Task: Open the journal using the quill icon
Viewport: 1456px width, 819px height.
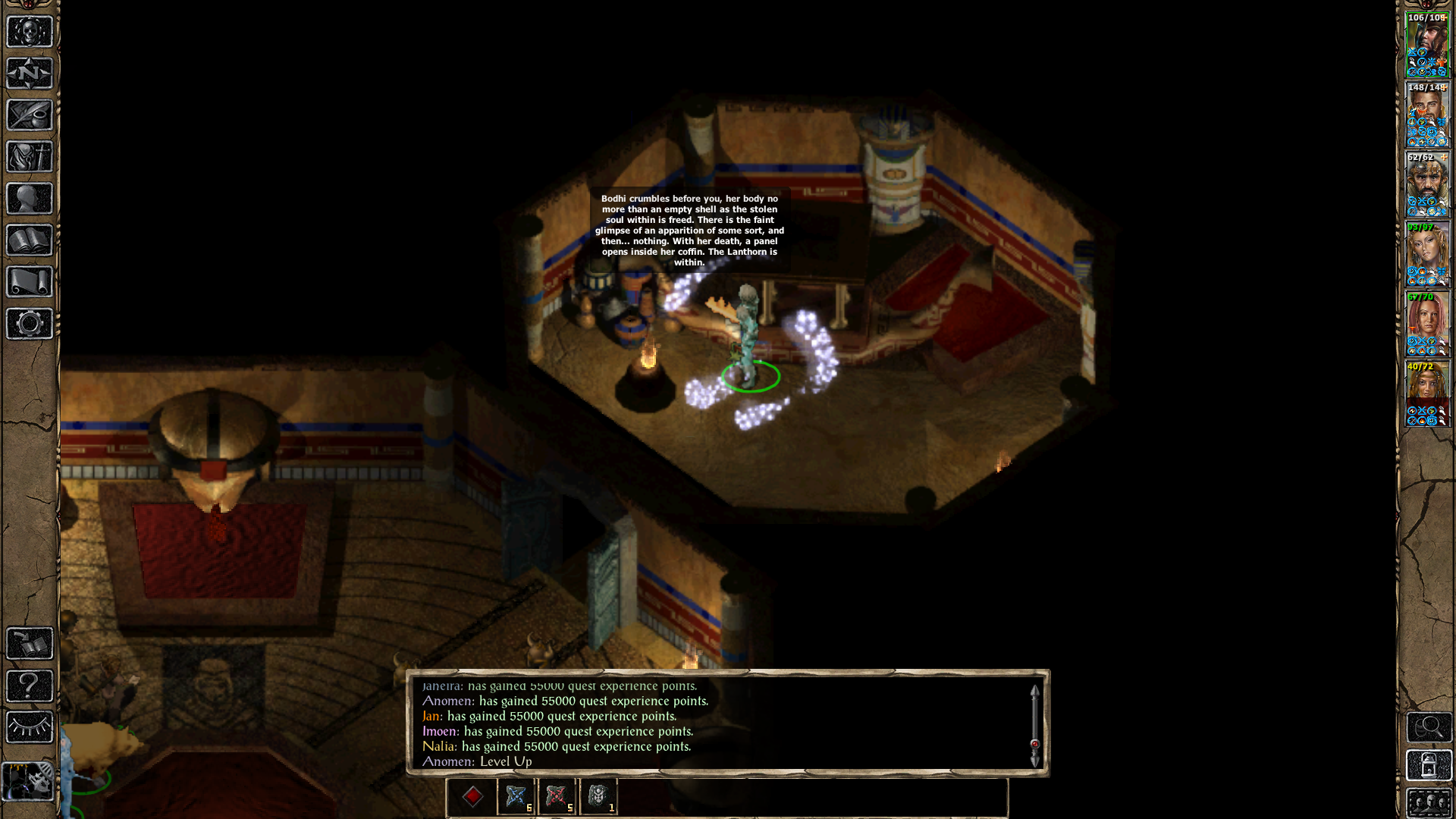Action: pyautogui.click(x=29, y=114)
